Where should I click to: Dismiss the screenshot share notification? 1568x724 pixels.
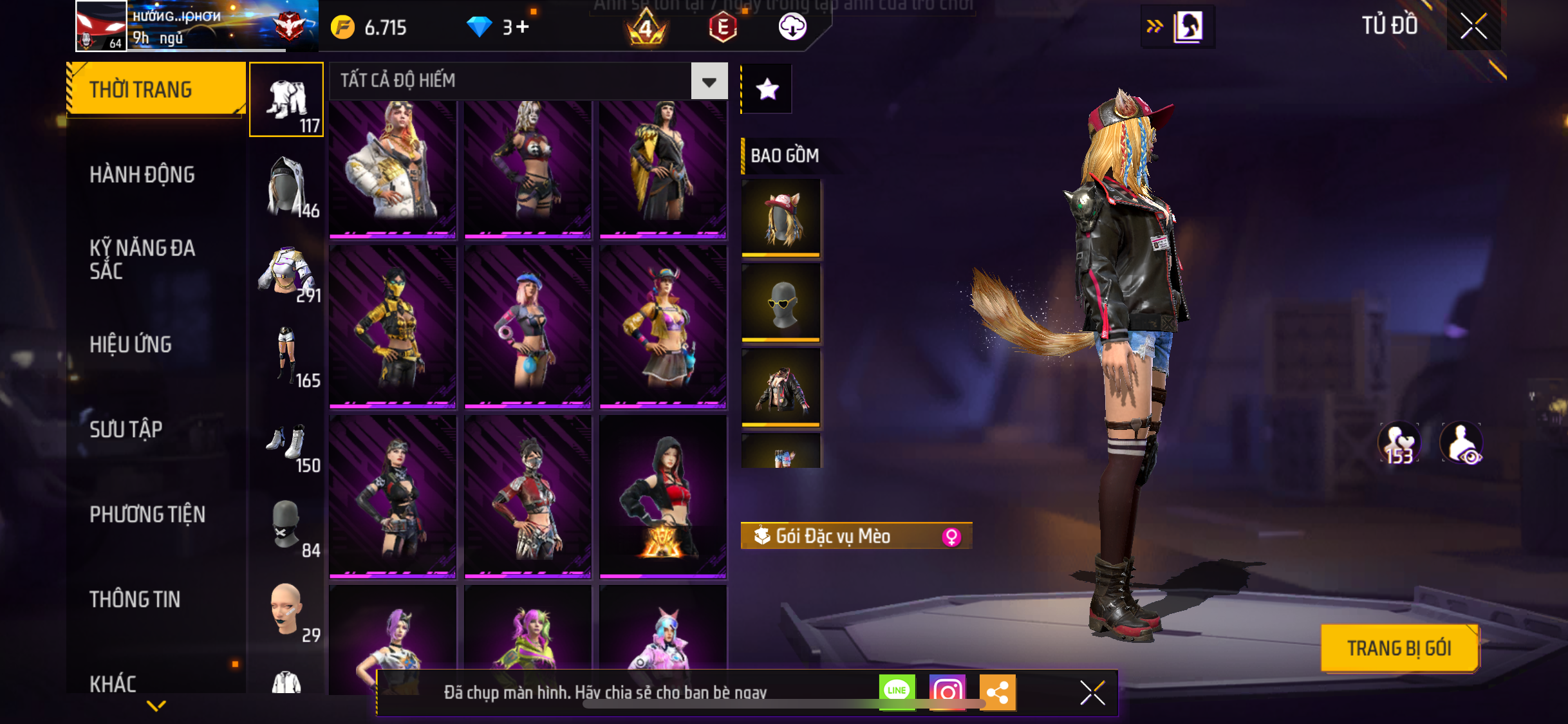click(x=1092, y=692)
